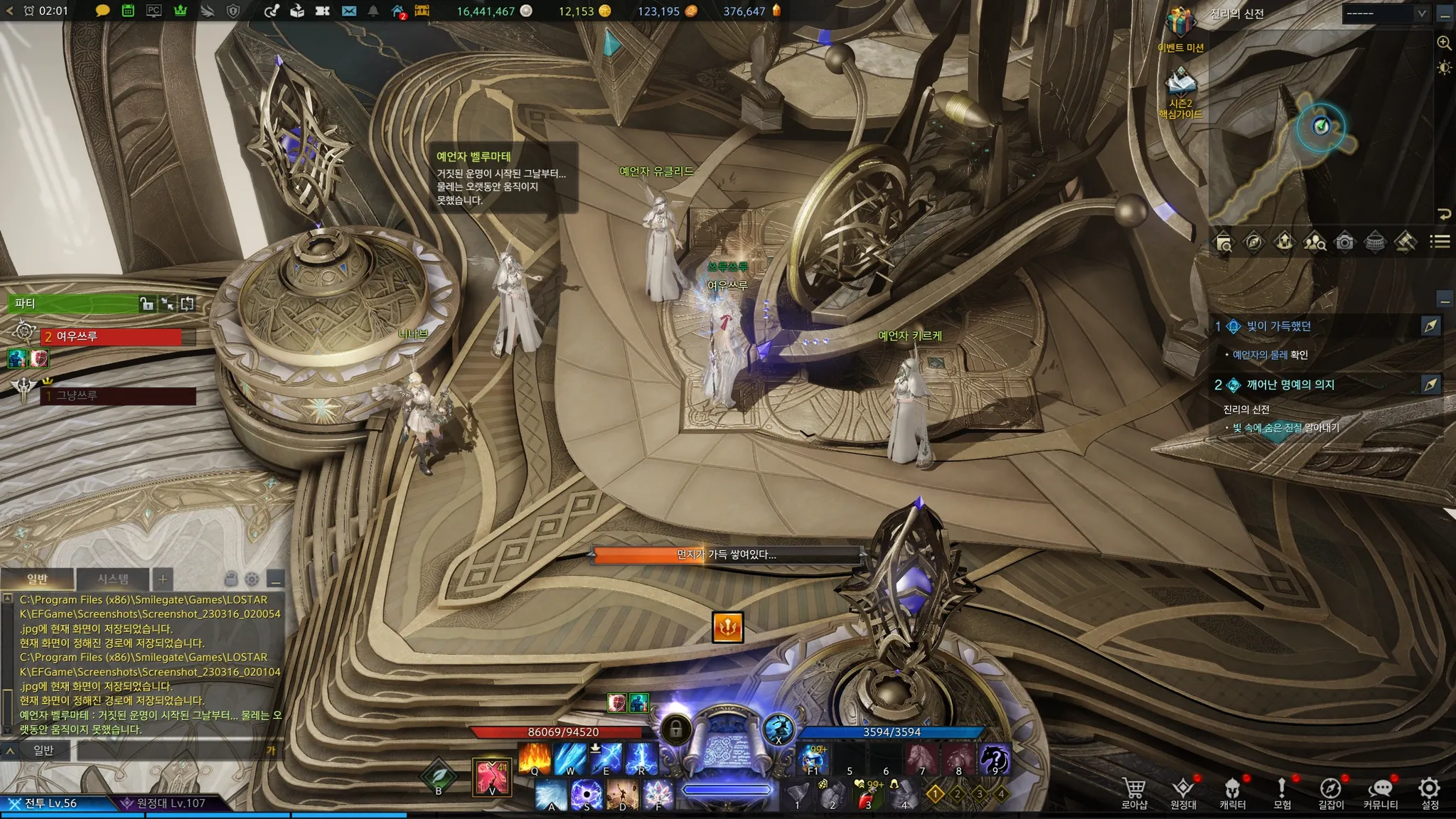Open the 모험 adventure menu
The image size is (1456, 819).
pyautogui.click(x=1282, y=791)
